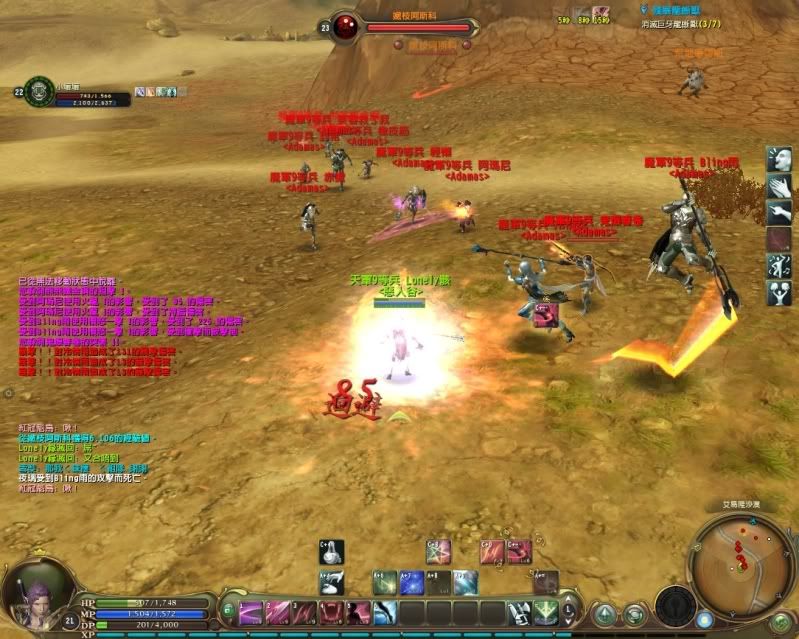Activate the pink burst skill icon
This screenshot has height=639, width=799.
tap(438, 552)
